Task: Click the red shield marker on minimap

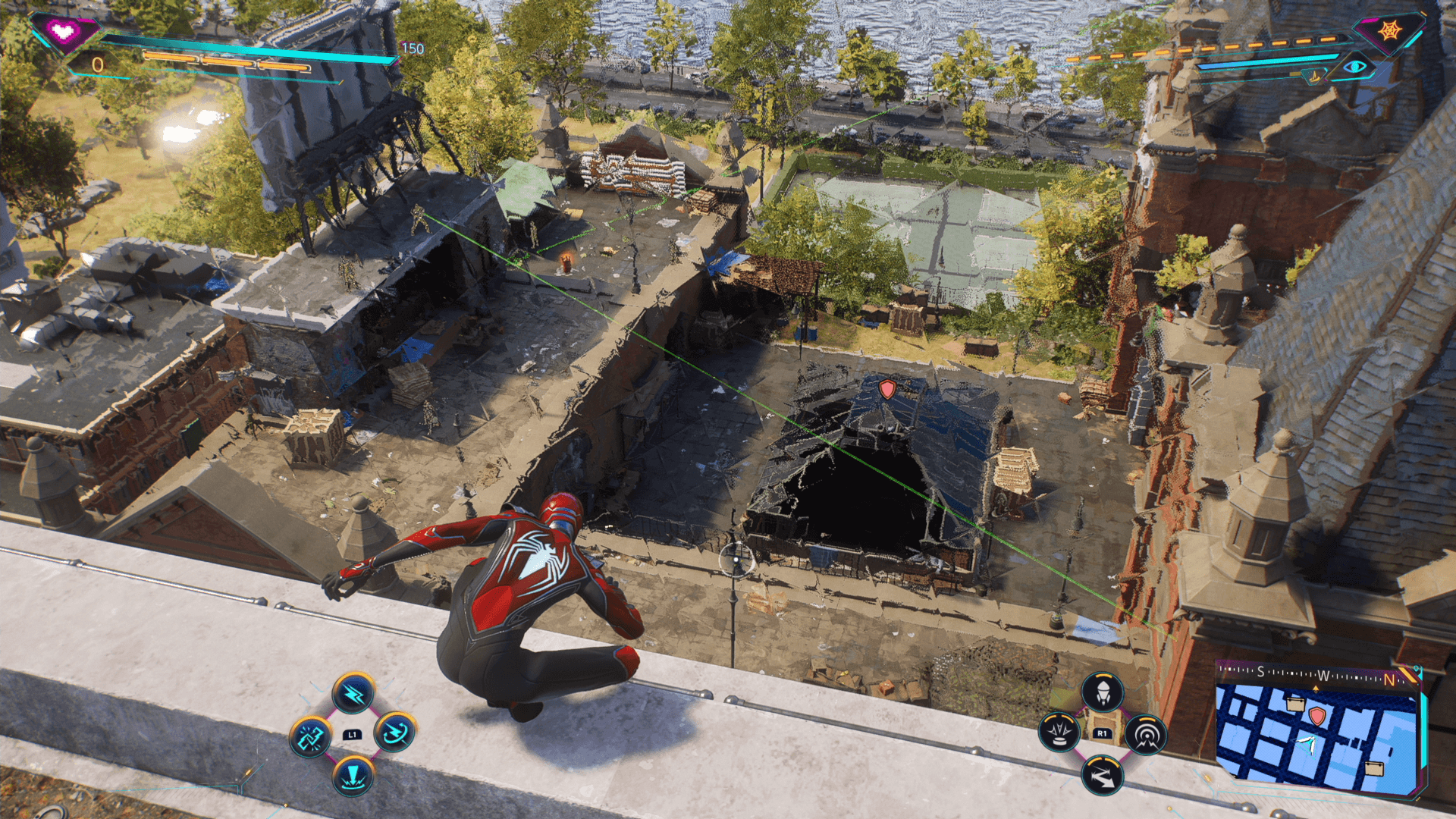Action: pos(1317,716)
